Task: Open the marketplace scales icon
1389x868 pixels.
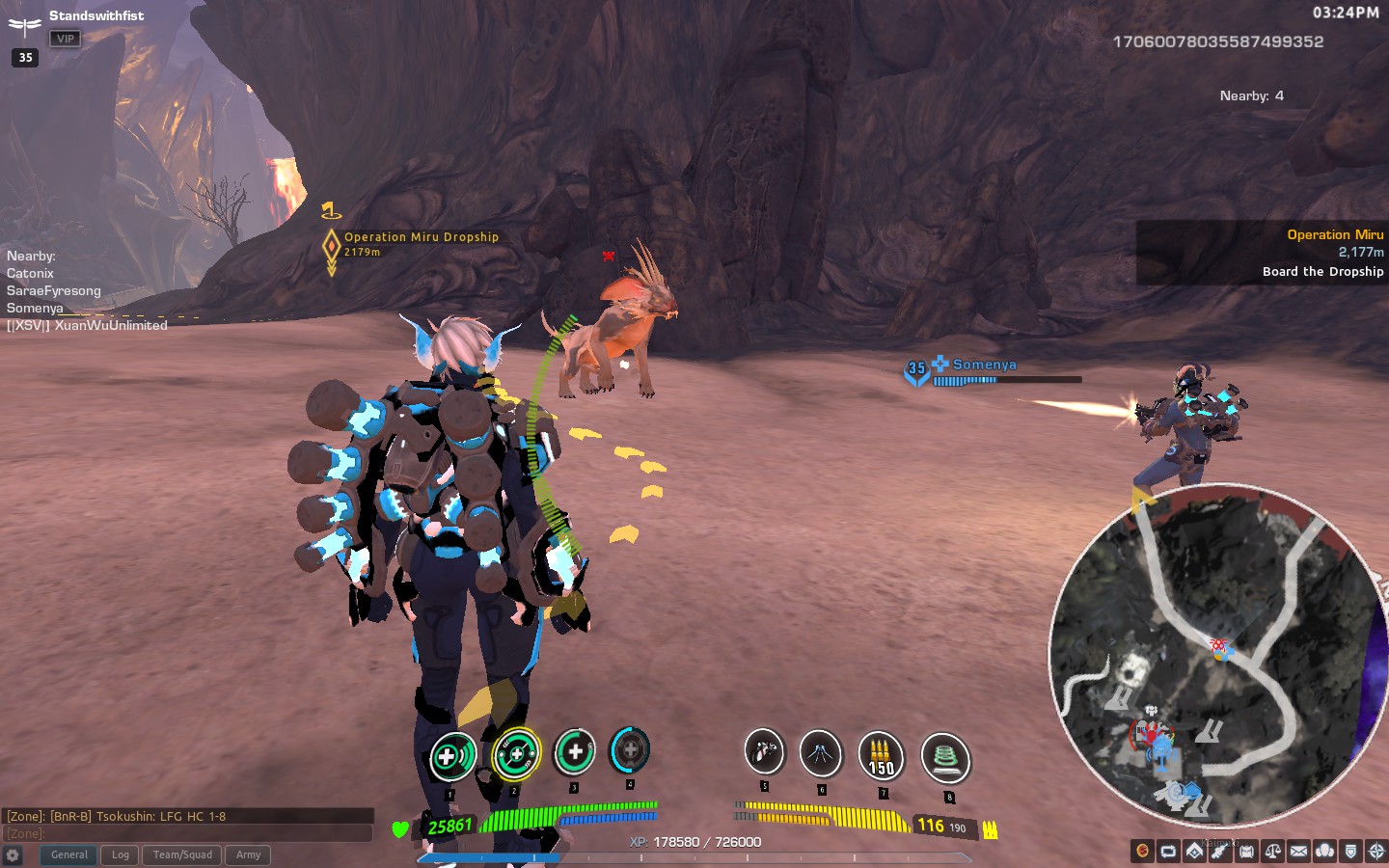Action: (x=1273, y=852)
